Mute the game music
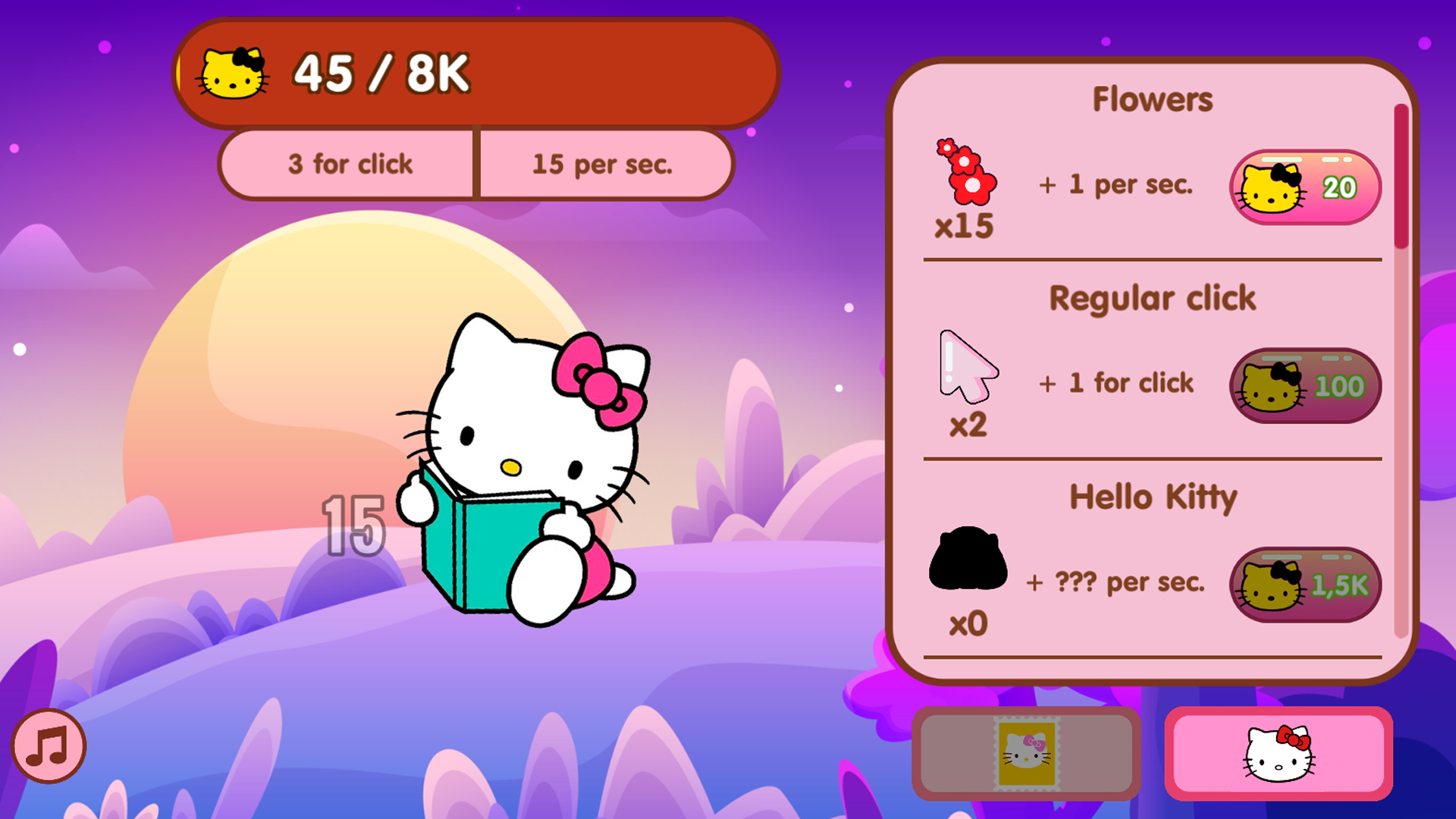Image resolution: width=1456 pixels, height=819 pixels. pos(47,745)
